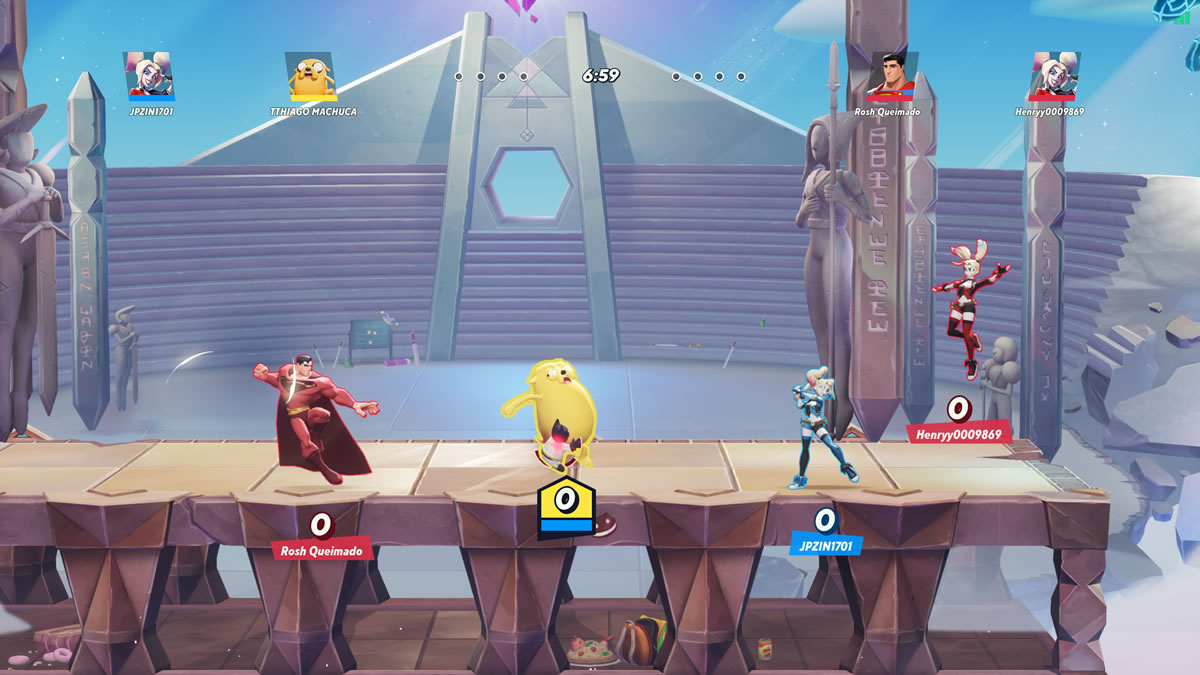Click TTHIAGO MACHUCA's Jake portrait
The height and width of the screenshot is (675, 1200).
pos(310,76)
